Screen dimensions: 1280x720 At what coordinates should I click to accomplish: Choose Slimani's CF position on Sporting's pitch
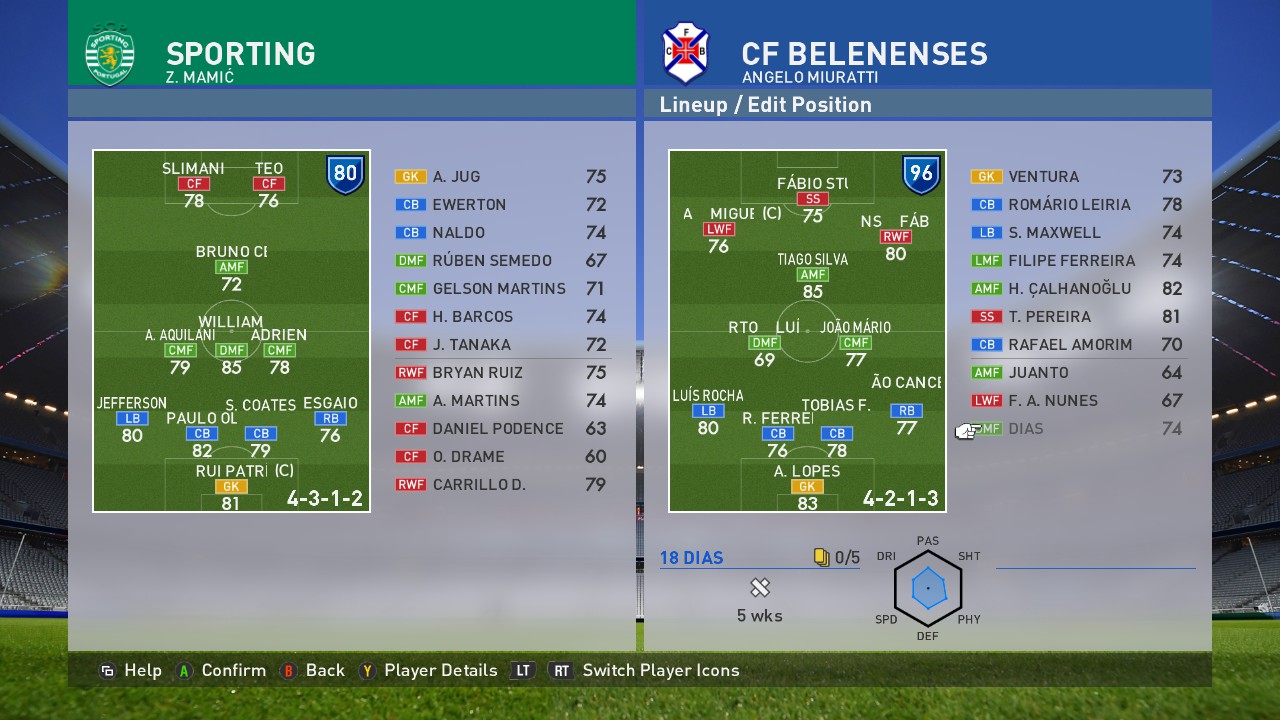193,184
